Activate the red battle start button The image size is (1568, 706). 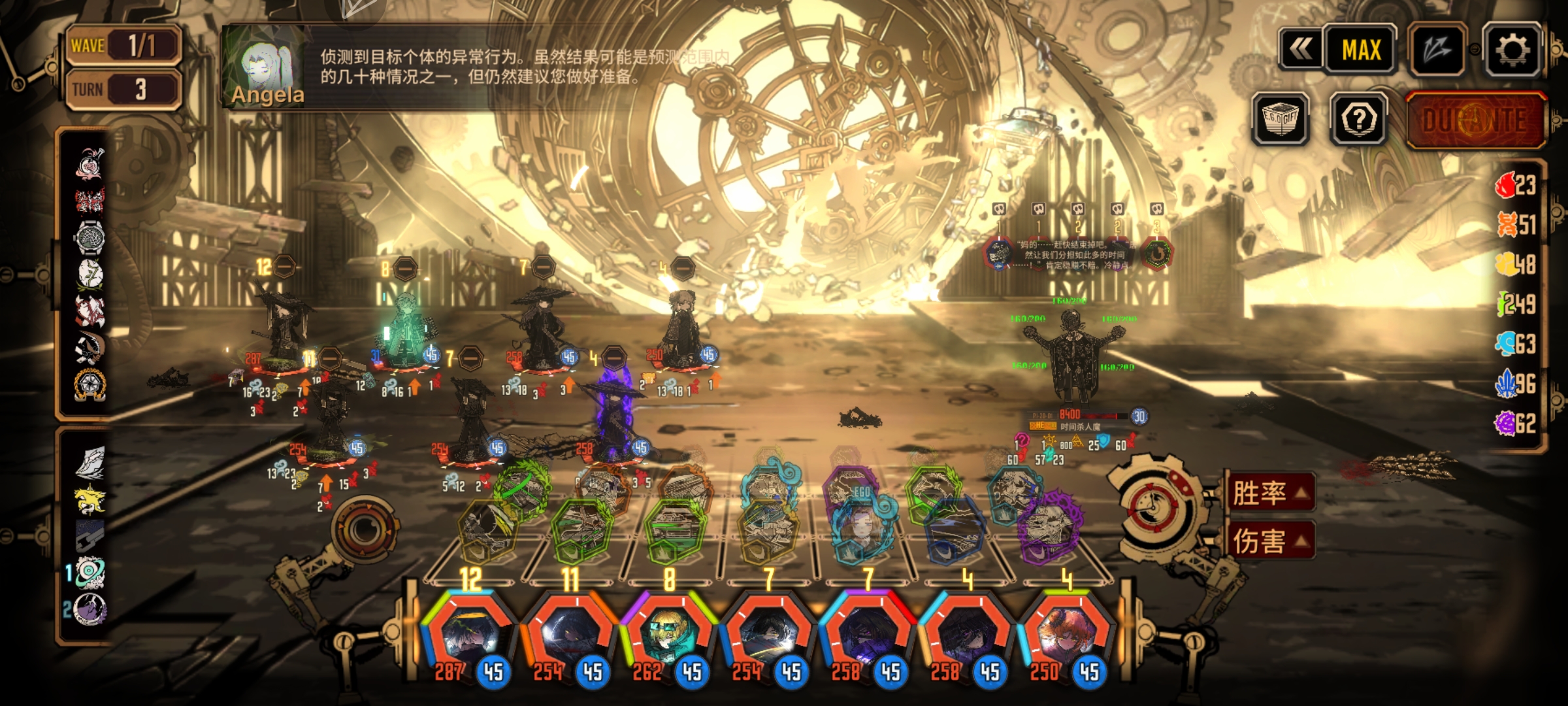pyautogui.click(x=1475, y=120)
